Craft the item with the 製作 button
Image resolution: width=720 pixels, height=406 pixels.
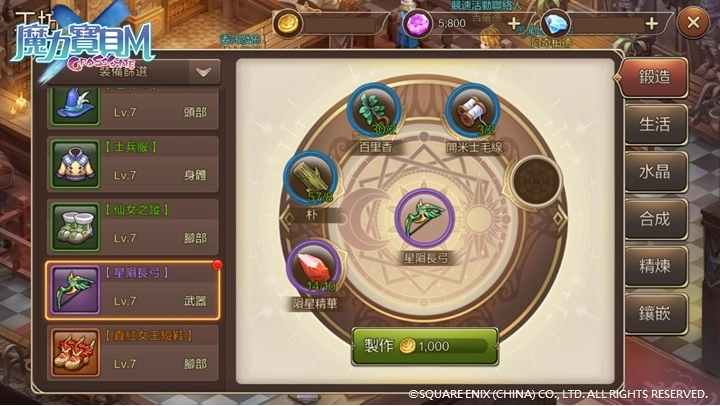[x=424, y=346]
